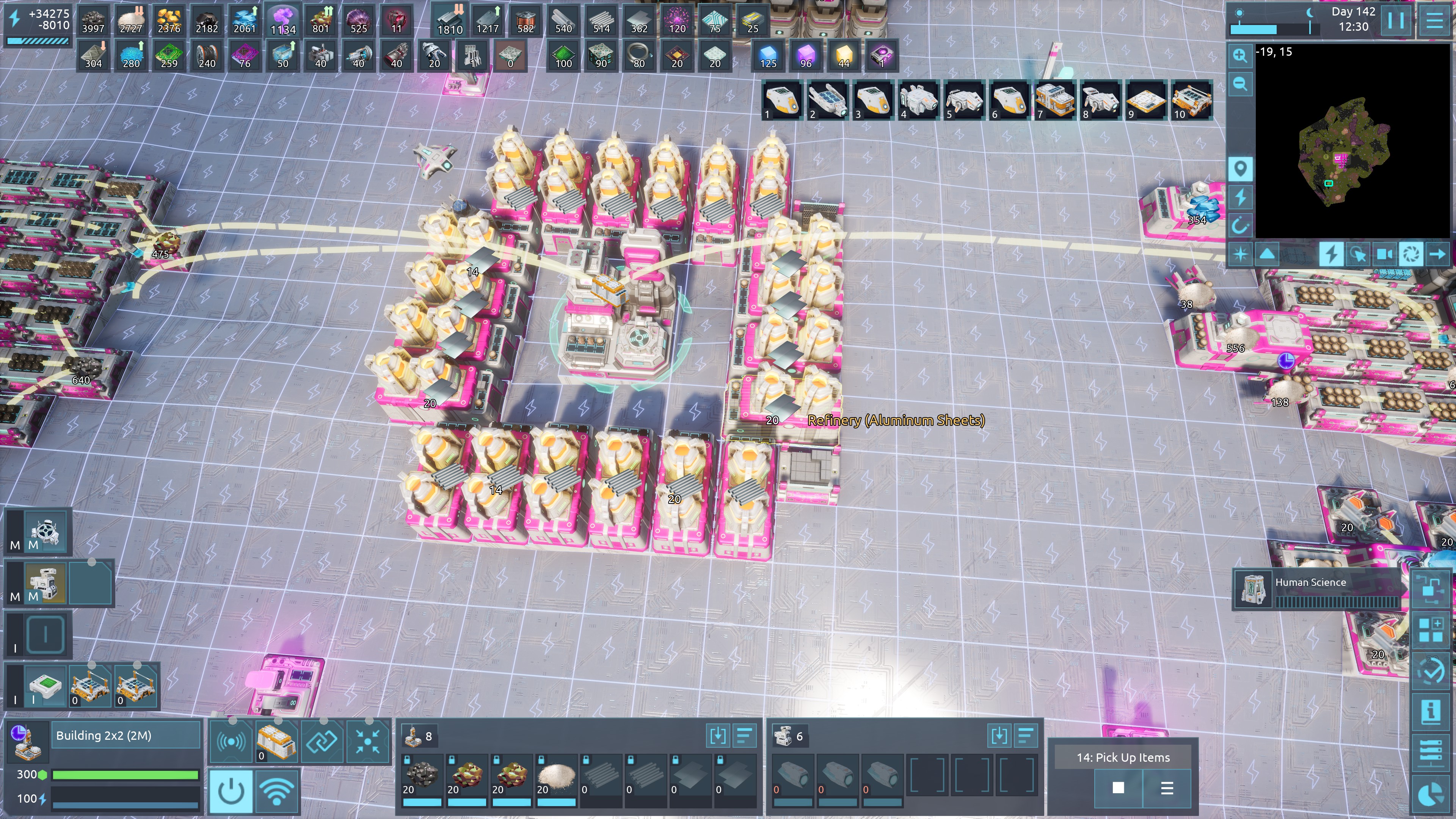The height and width of the screenshot is (819, 1456).
Task: Open the Pick Up Items behavior list menu
Action: 1167,788
